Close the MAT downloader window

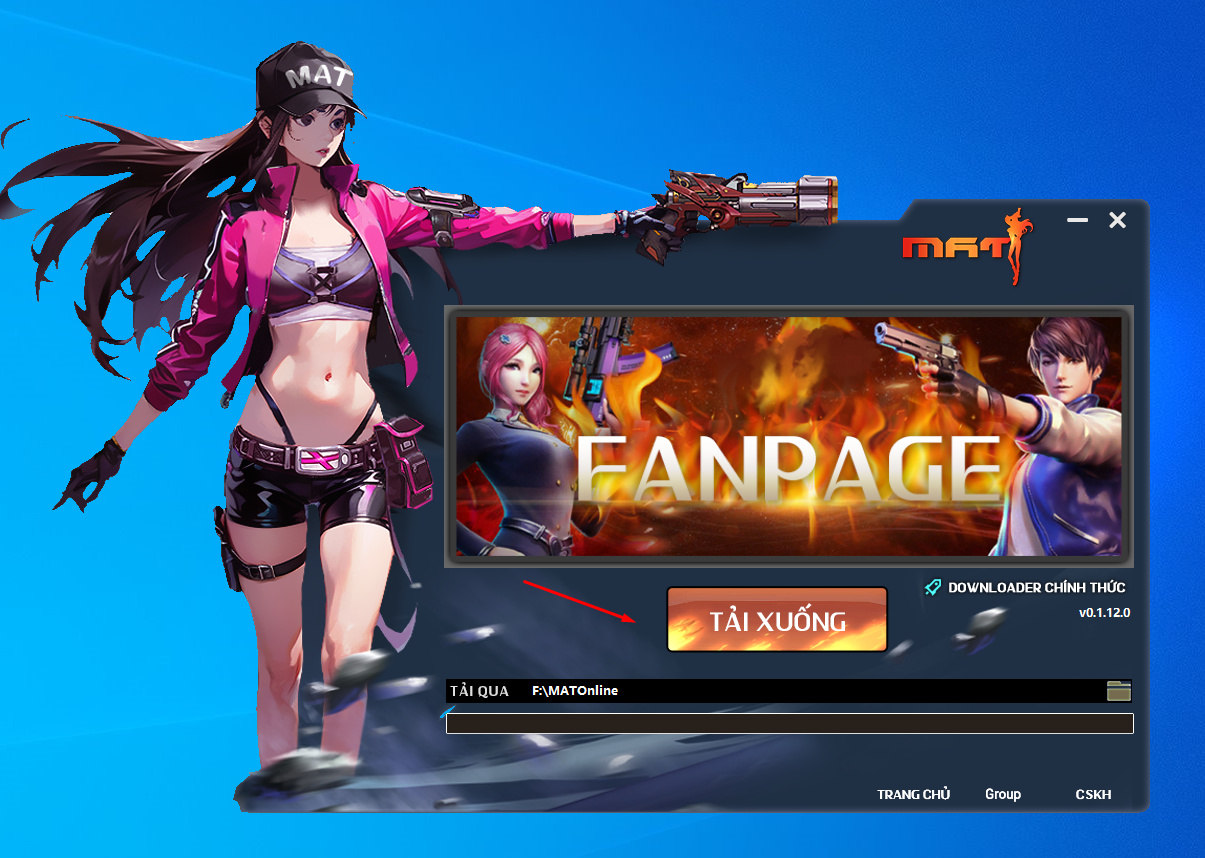(x=1117, y=220)
